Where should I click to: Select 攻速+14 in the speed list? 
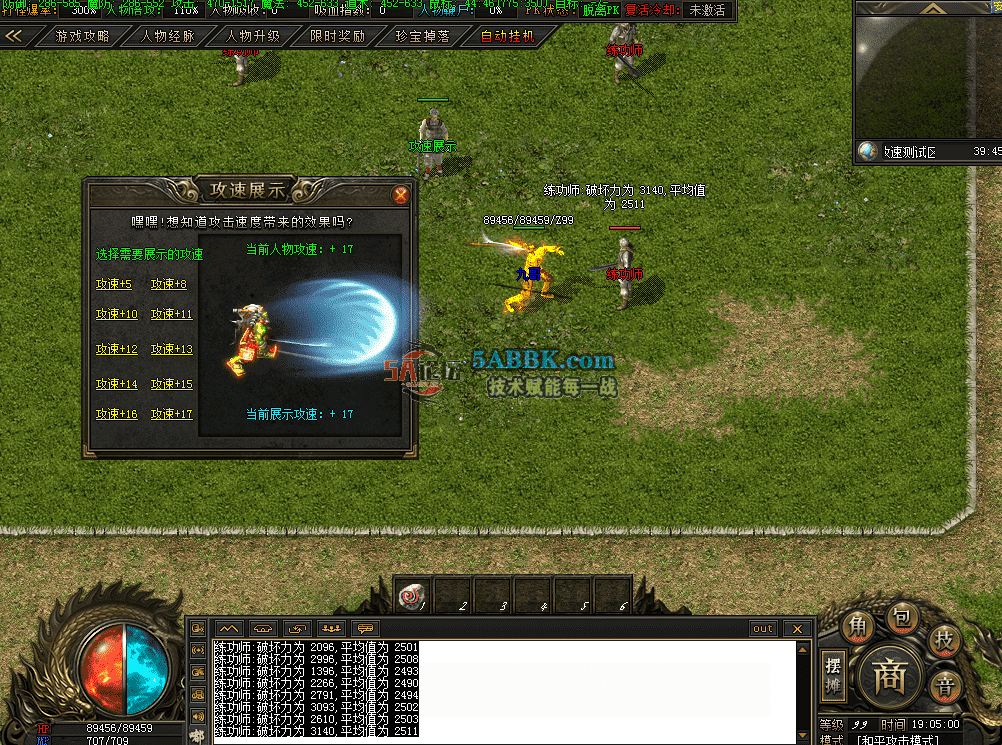click(x=116, y=385)
